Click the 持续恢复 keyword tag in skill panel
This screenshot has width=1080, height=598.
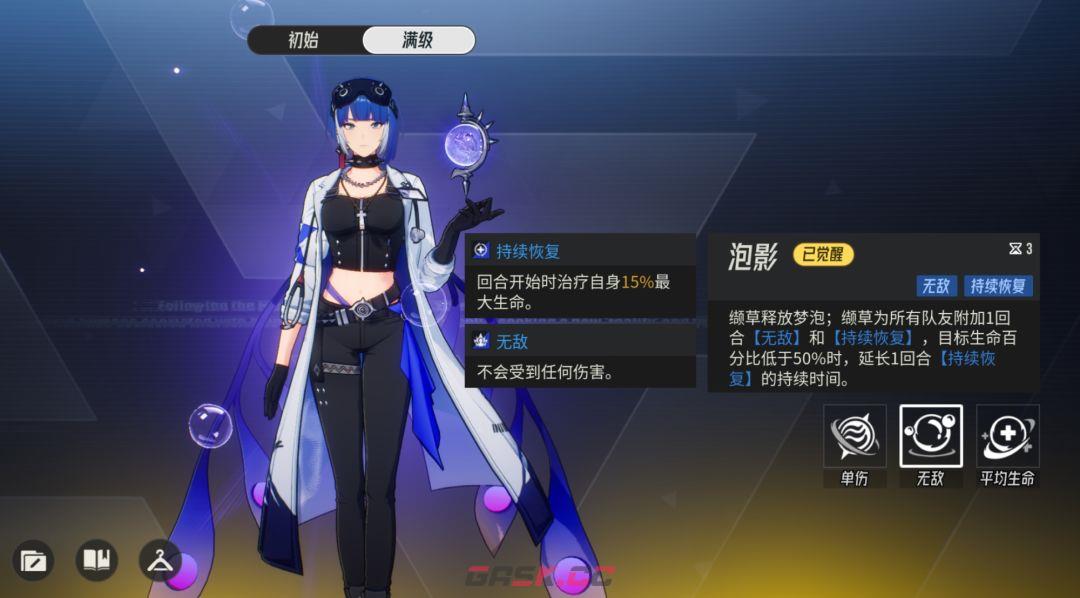point(998,286)
